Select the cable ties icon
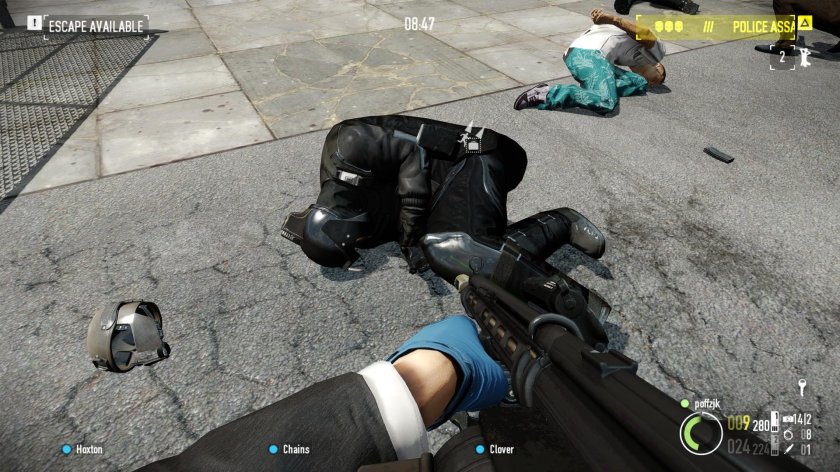 tap(790, 435)
